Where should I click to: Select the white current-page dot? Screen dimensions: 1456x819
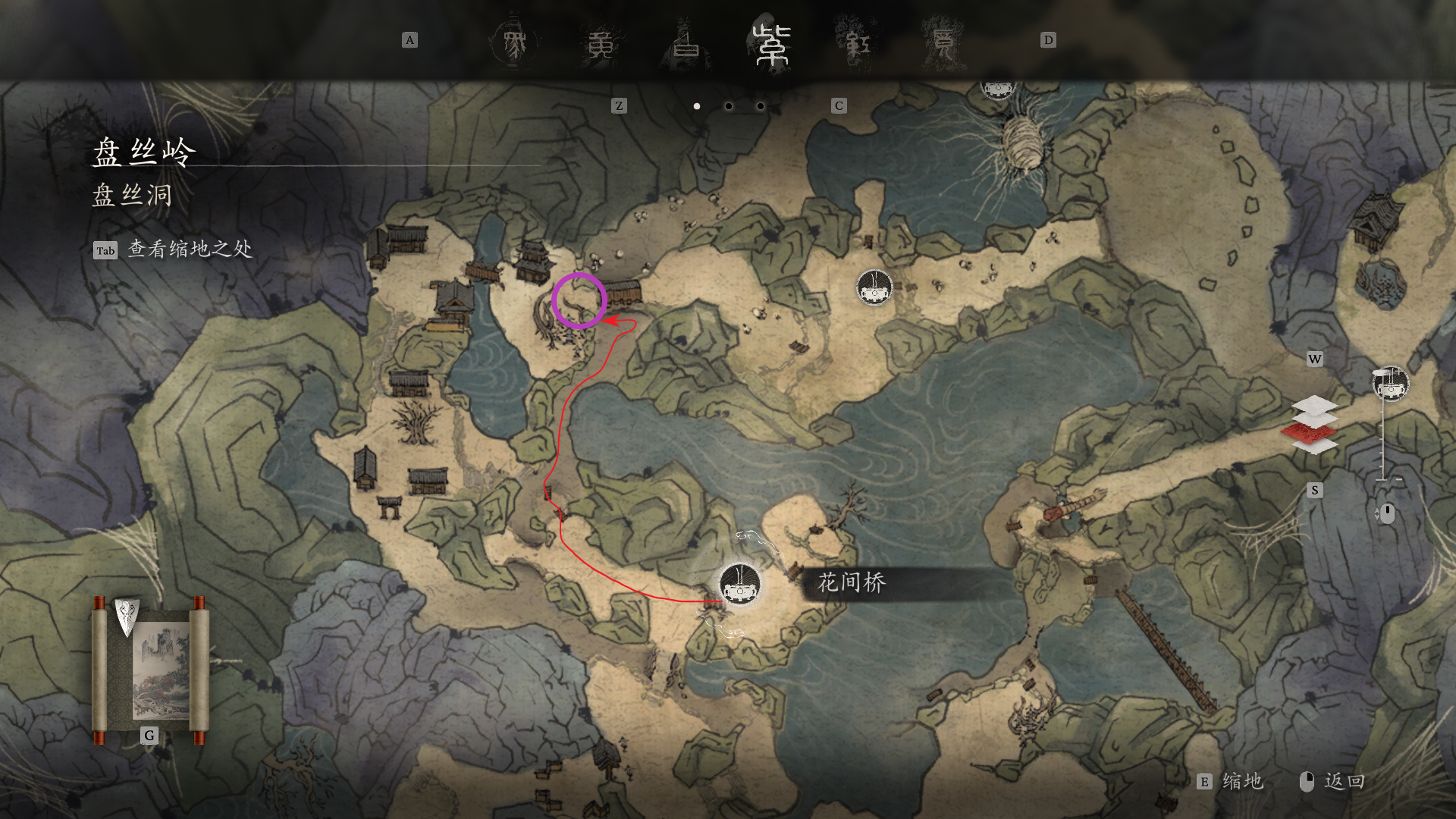pyautogui.click(x=697, y=106)
